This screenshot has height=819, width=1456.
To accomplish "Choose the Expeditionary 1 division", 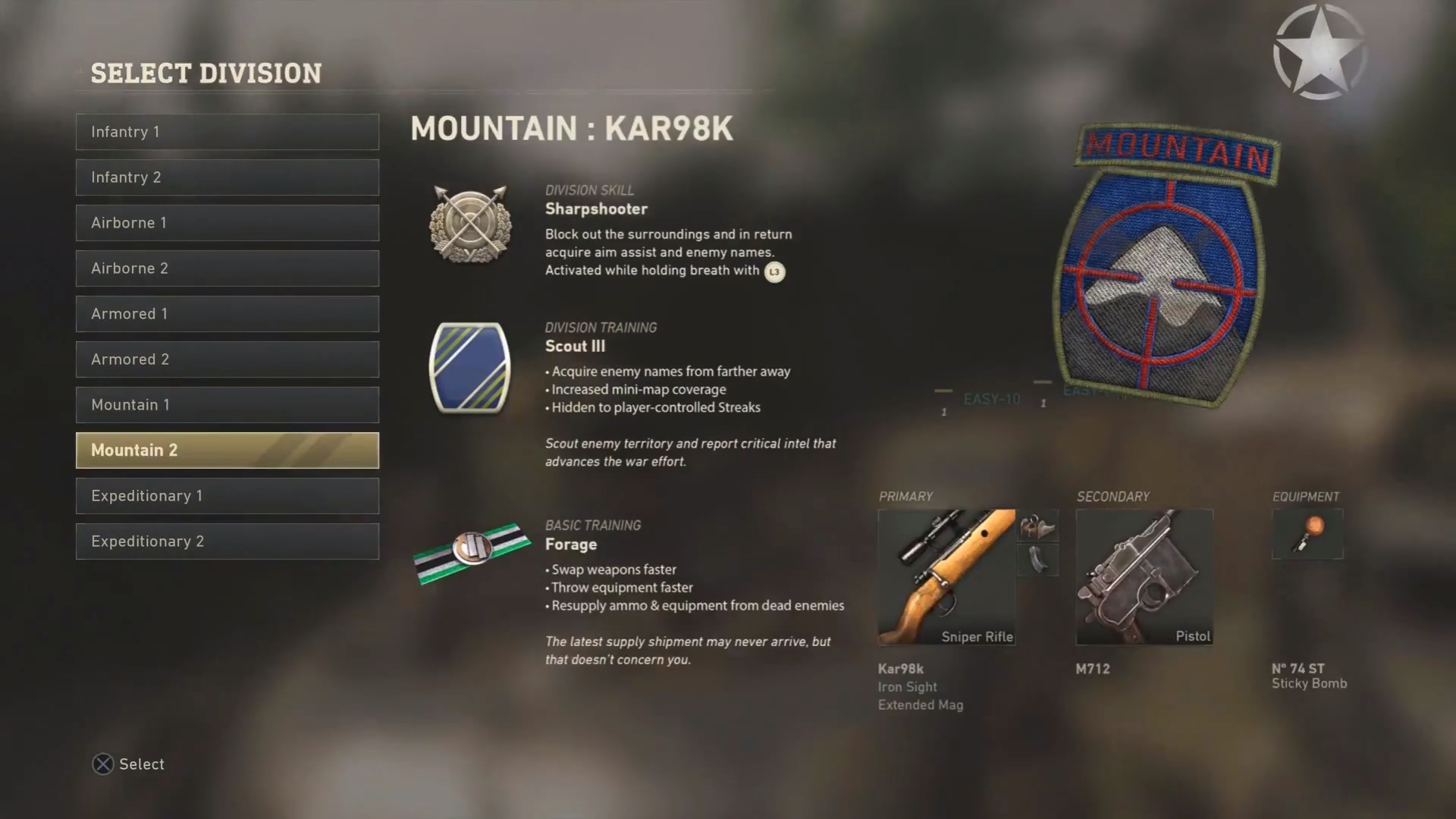I will [227, 496].
